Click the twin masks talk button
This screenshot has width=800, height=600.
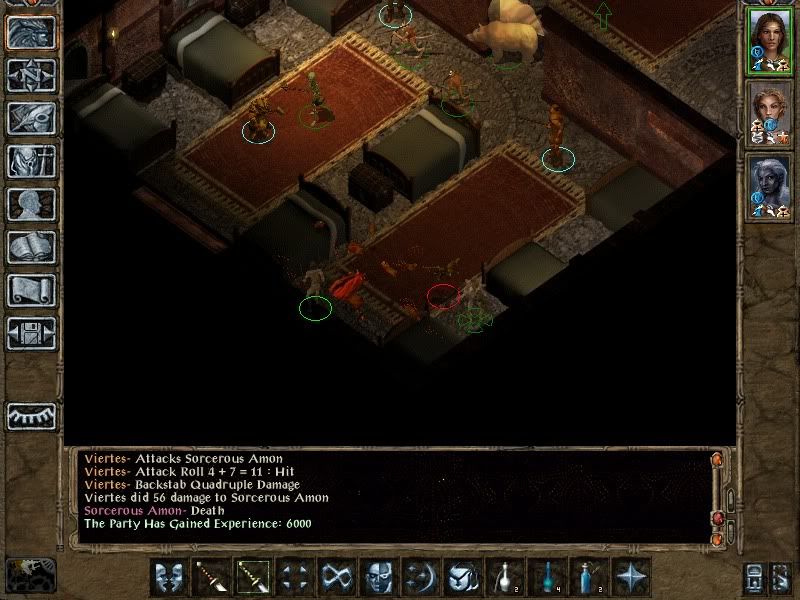tap(169, 577)
